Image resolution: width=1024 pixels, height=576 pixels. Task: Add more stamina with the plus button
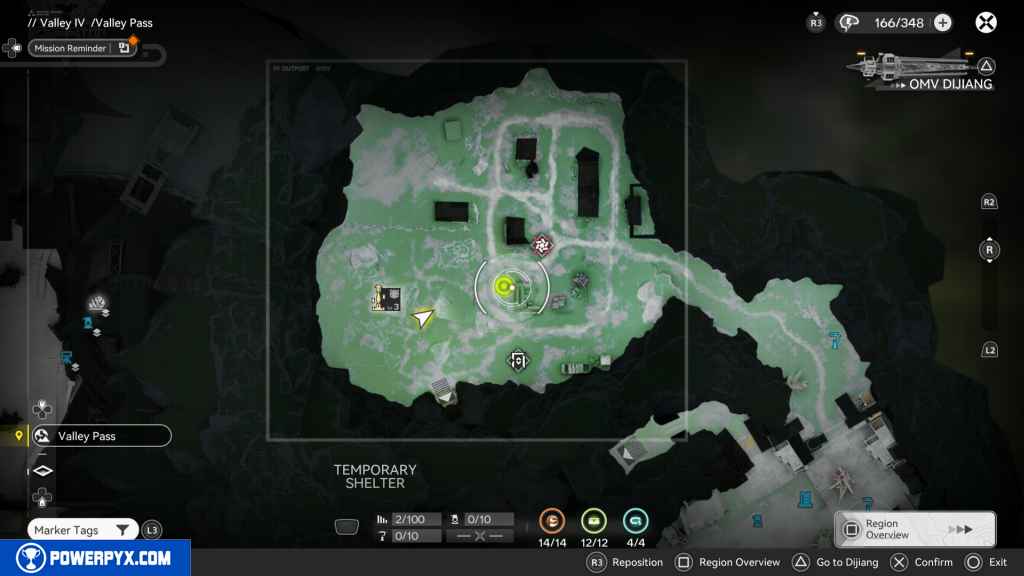click(942, 23)
